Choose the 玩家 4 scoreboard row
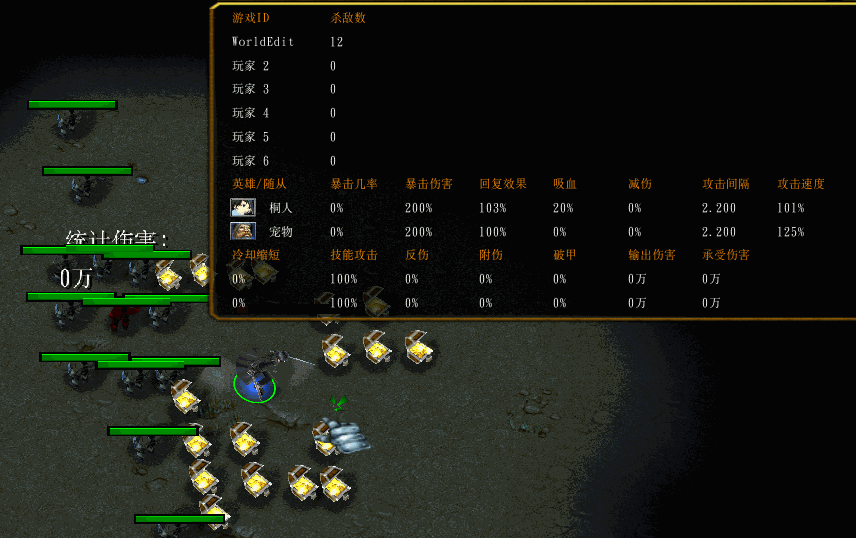The width and height of the screenshot is (856, 538). point(251,113)
